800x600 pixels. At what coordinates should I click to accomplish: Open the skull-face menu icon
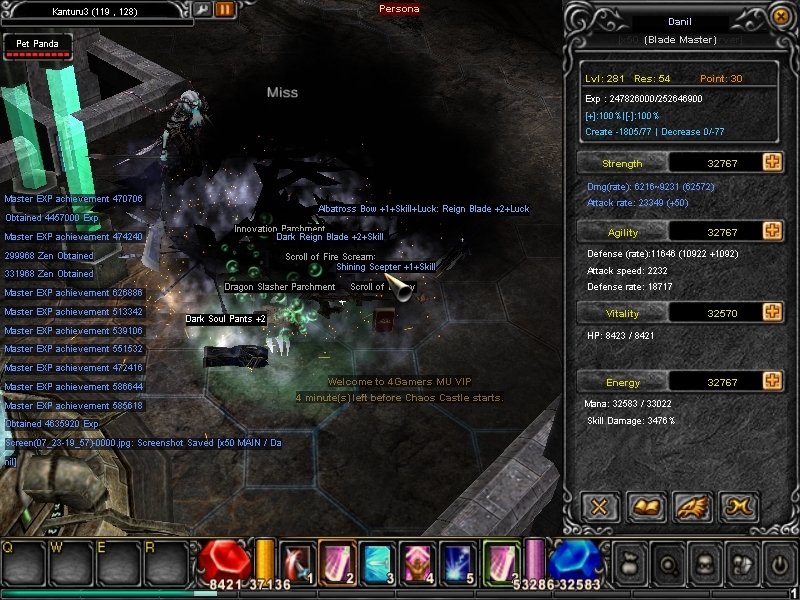(x=703, y=562)
